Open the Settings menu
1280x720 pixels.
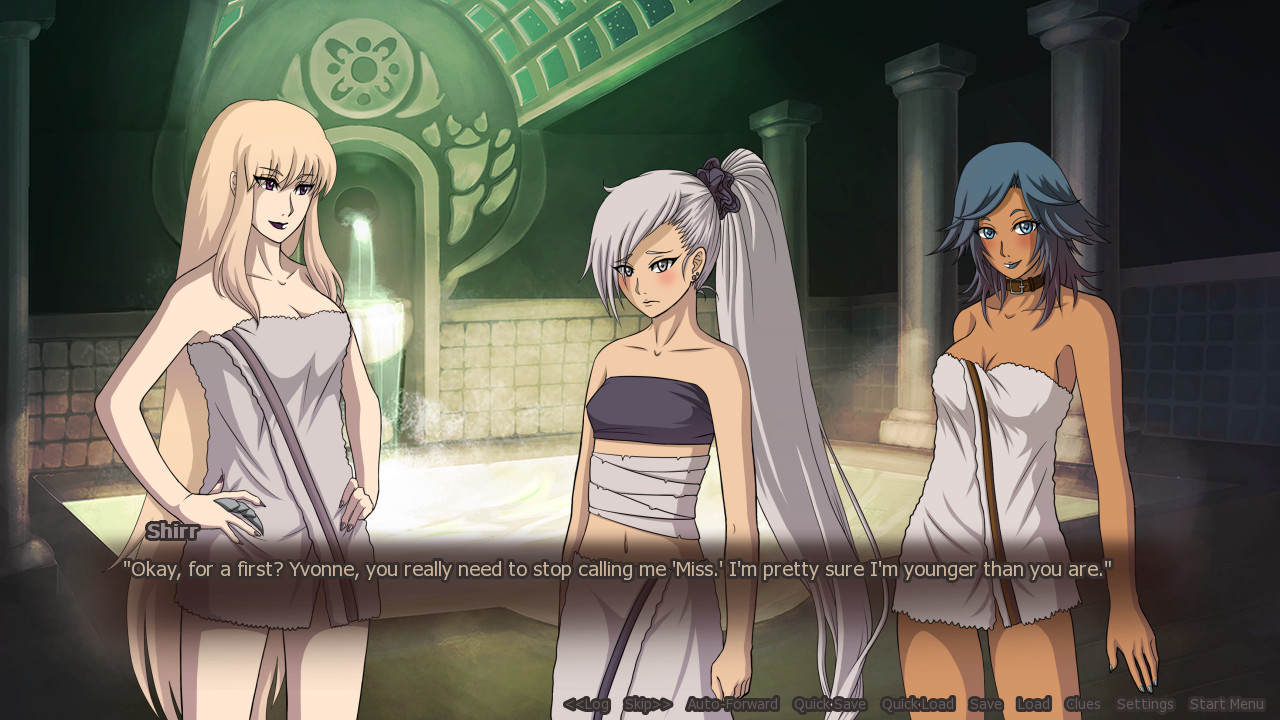(x=1145, y=703)
